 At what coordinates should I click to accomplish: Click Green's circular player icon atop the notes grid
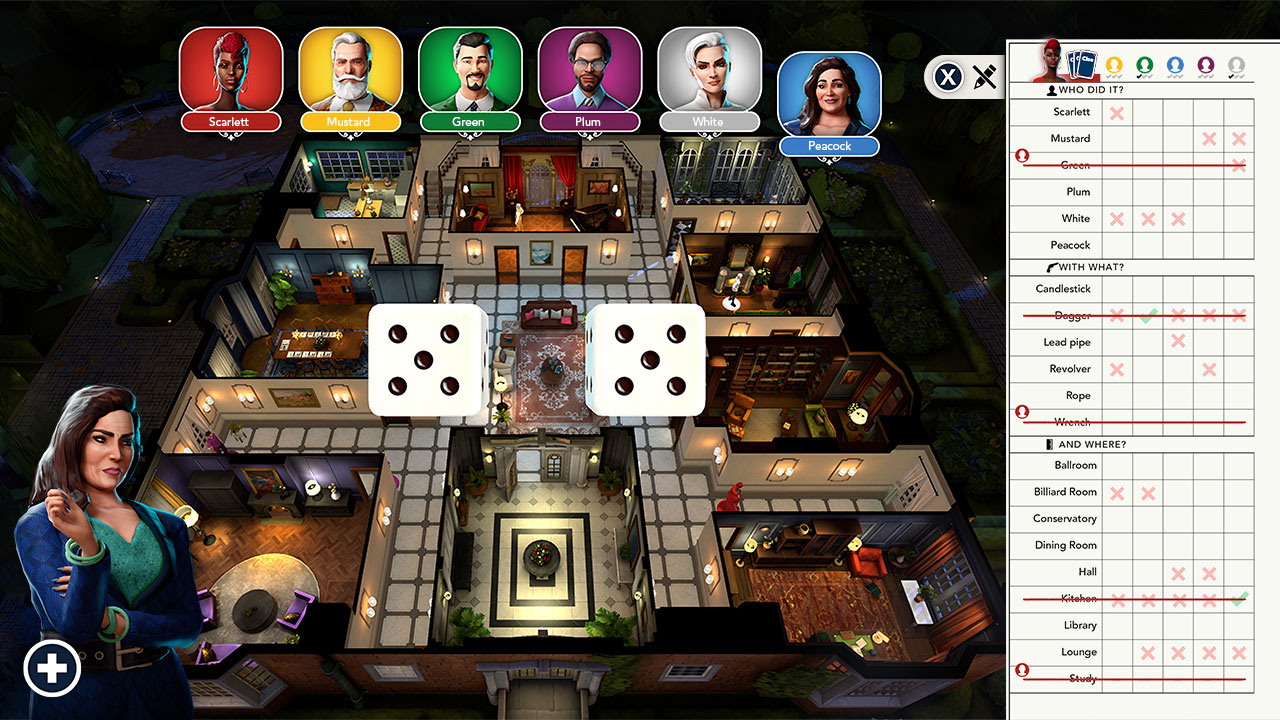click(1147, 62)
